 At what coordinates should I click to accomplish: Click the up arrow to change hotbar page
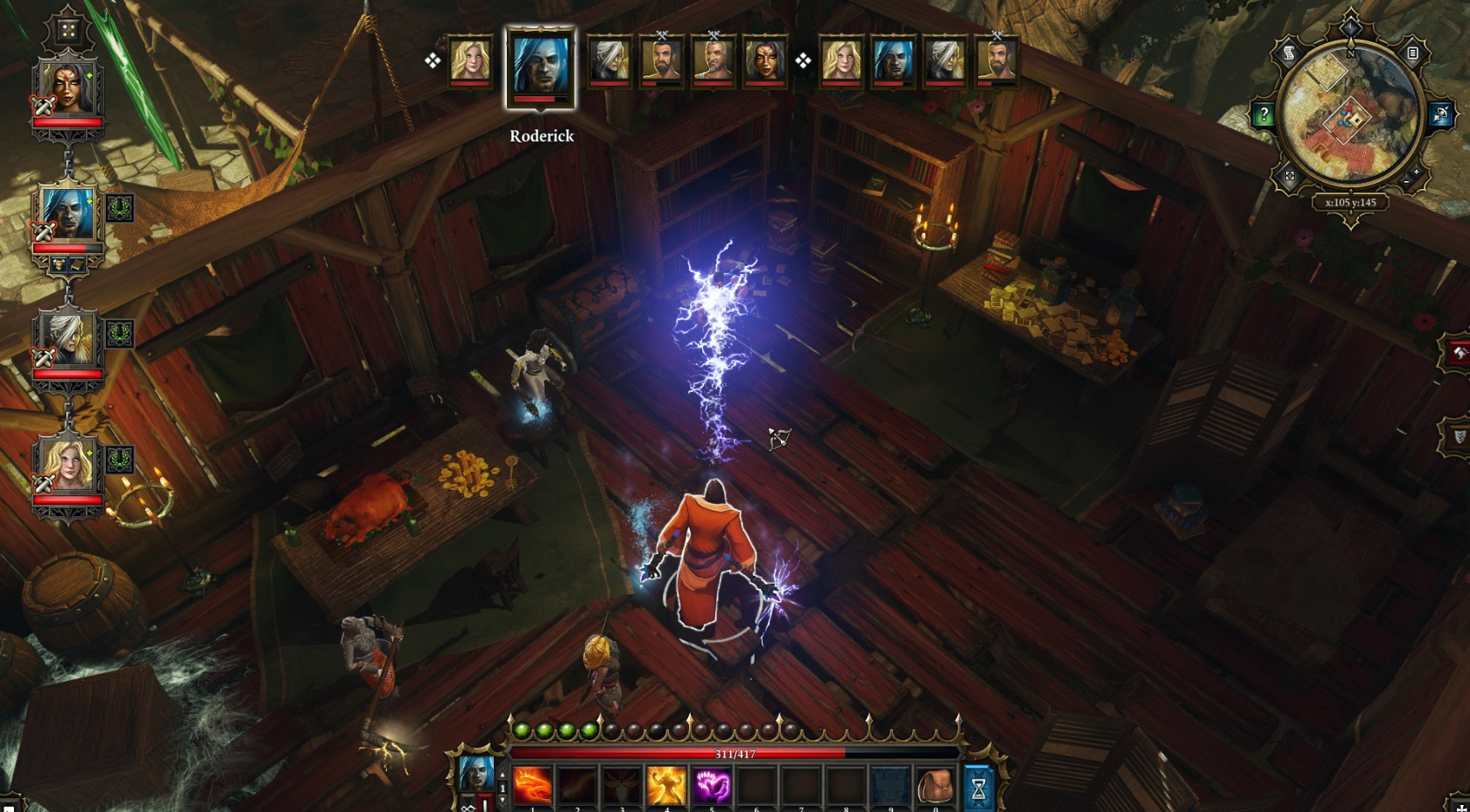(503, 773)
